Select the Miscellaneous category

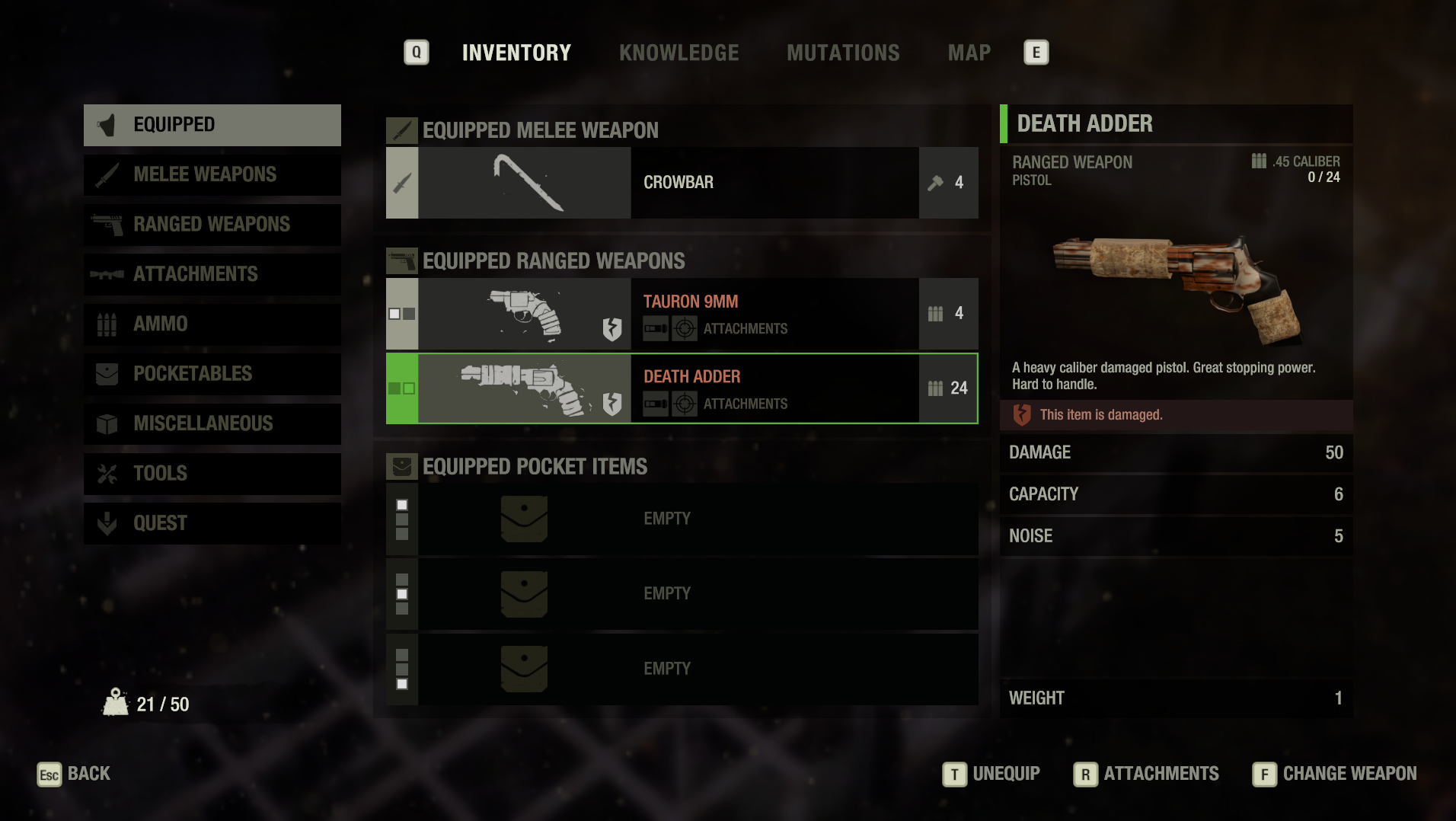[x=212, y=423]
